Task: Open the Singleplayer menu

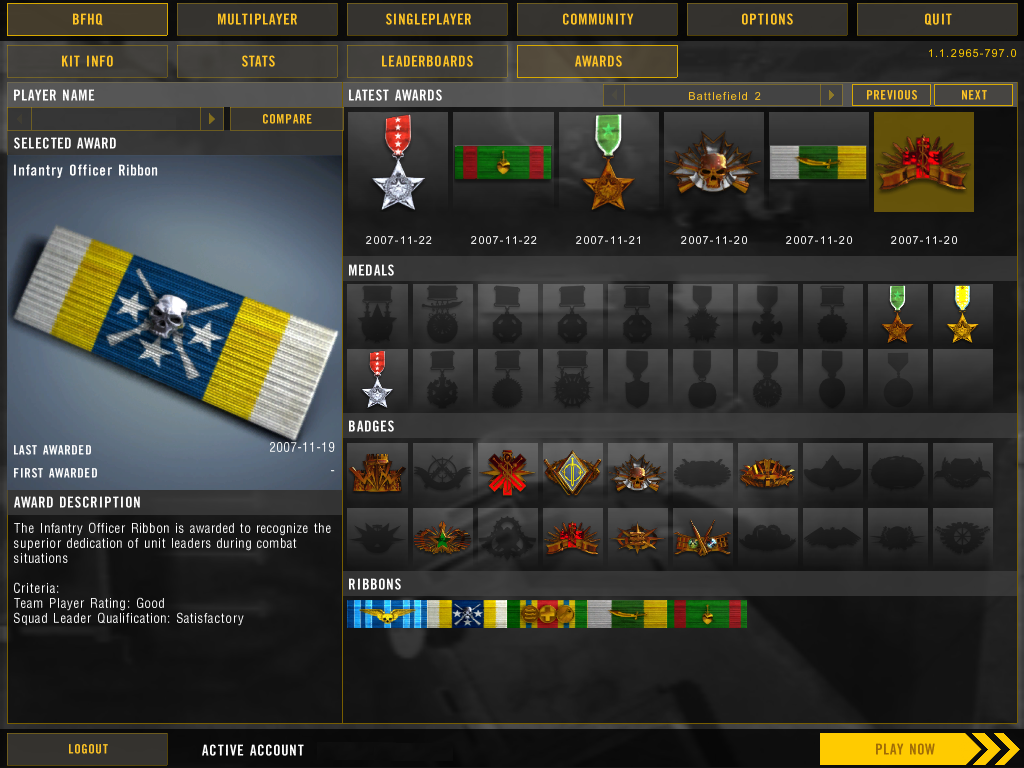Action: click(x=427, y=19)
